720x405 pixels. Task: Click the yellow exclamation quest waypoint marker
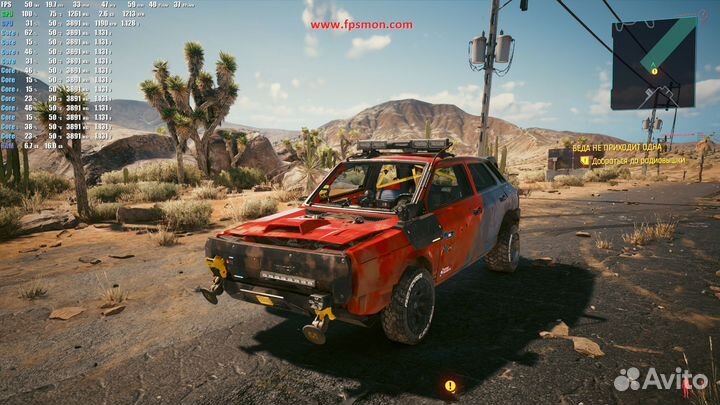point(450,386)
